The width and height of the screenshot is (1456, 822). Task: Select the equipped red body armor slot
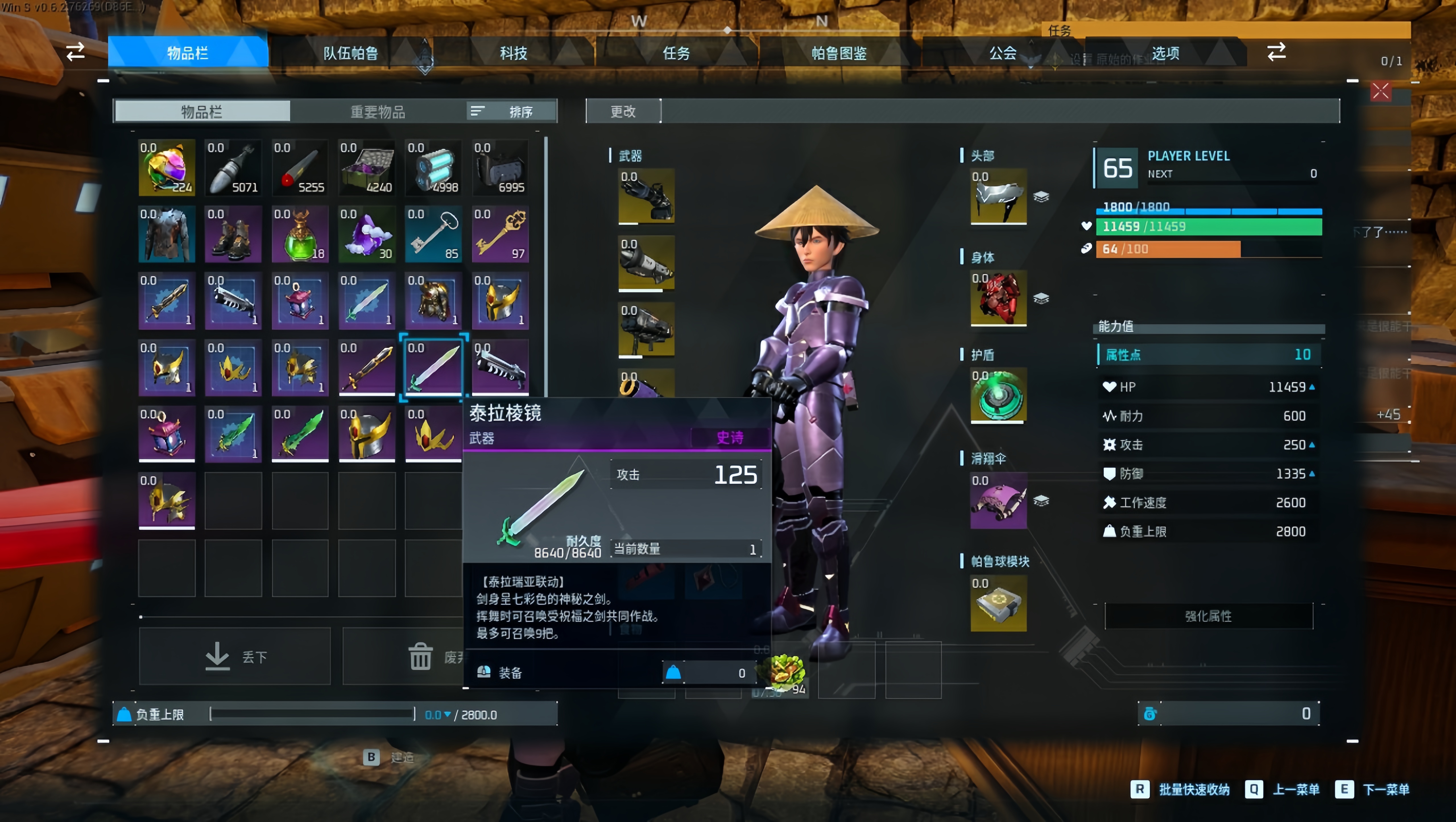(998, 298)
